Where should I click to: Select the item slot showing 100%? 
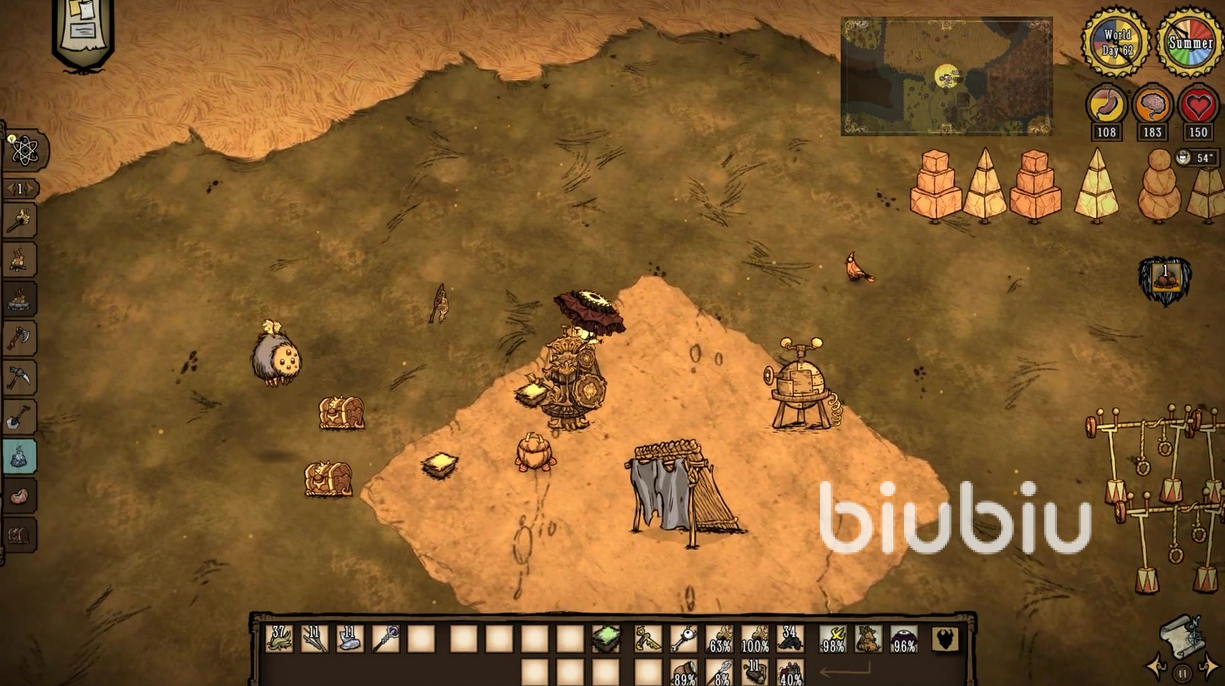tap(755, 638)
